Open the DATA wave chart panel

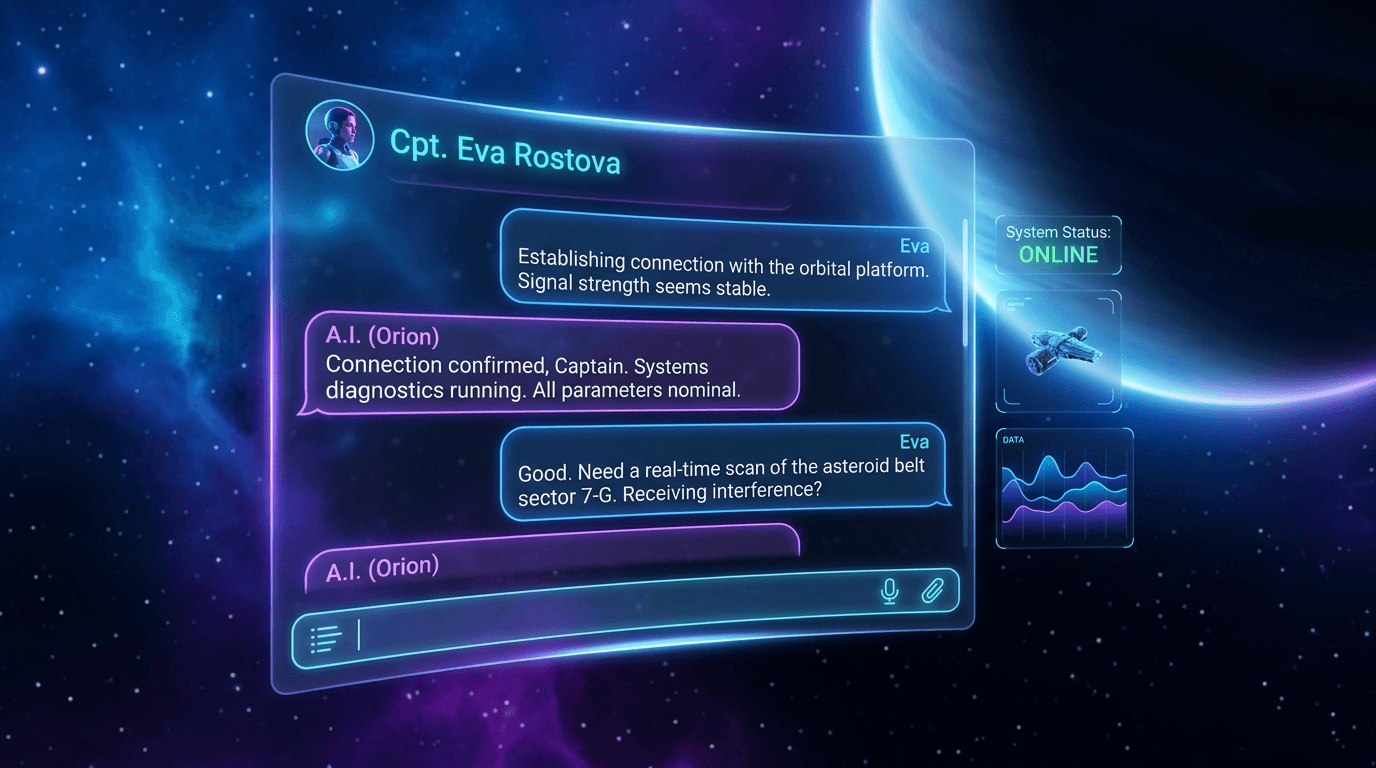click(x=1064, y=488)
